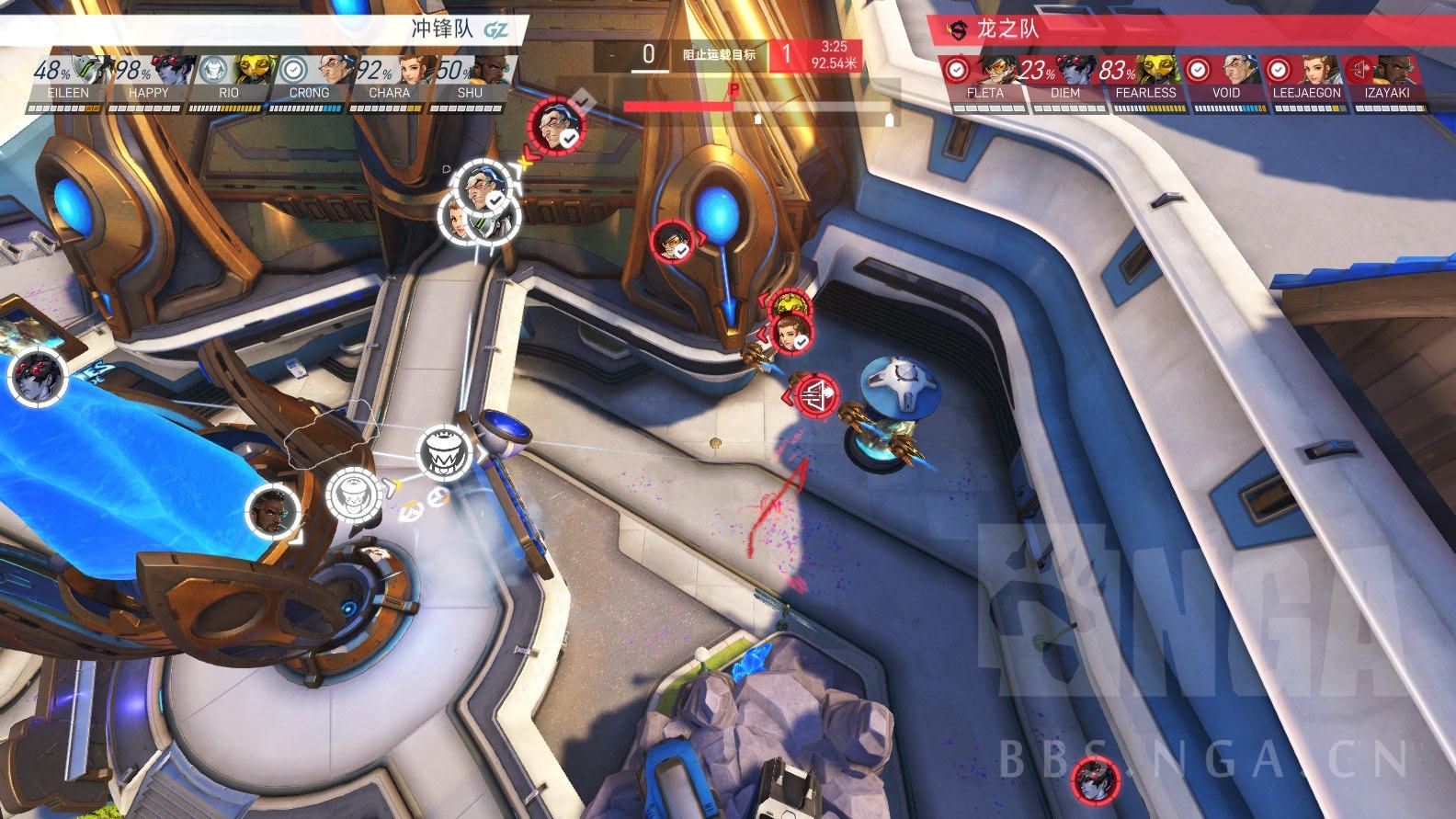Image resolution: width=1456 pixels, height=819 pixels.
Task: Spectate FEARLESS from the red roster
Action: [x=1145, y=81]
